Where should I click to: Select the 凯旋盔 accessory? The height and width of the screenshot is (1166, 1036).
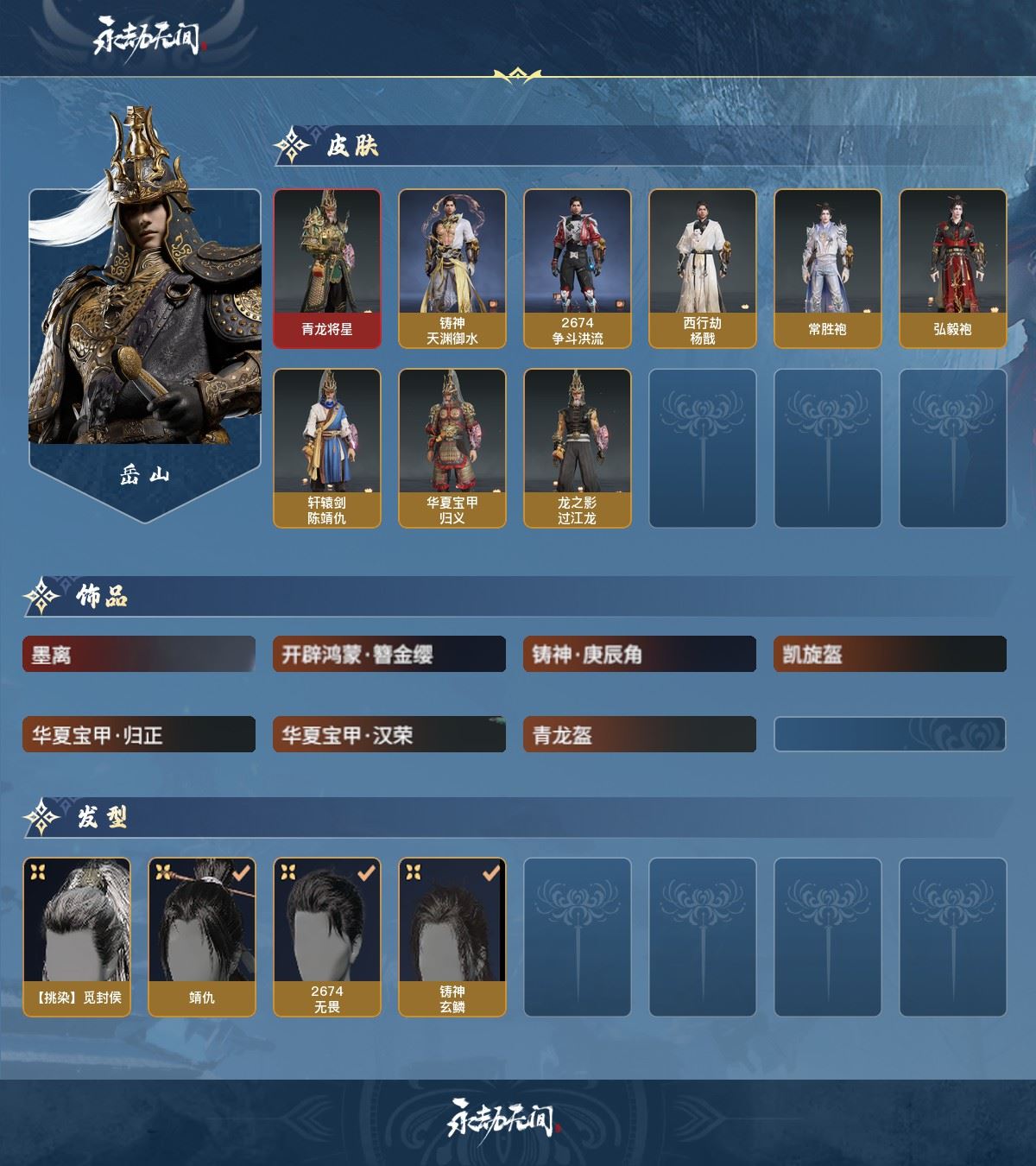[889, 655]
